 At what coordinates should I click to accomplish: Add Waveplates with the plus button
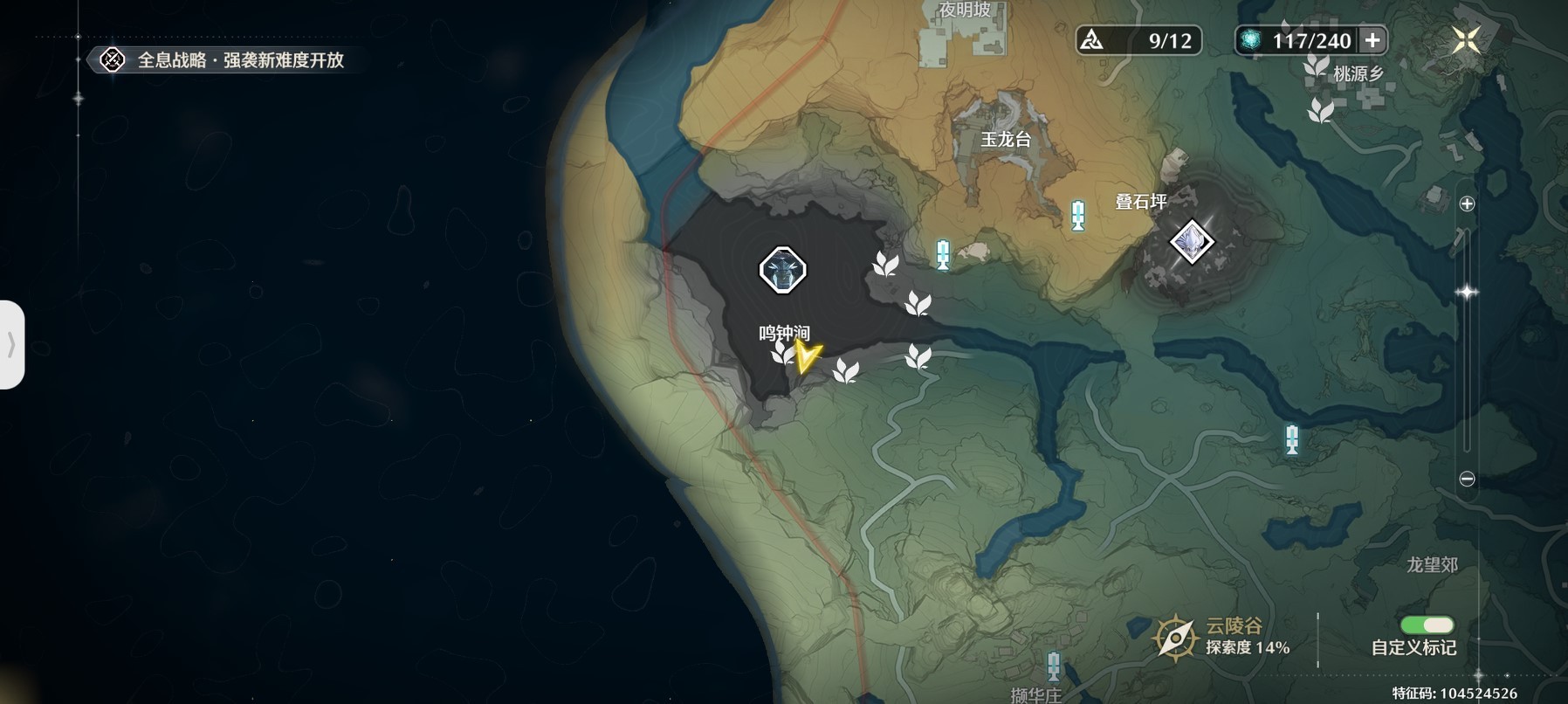coord(1372,40)
